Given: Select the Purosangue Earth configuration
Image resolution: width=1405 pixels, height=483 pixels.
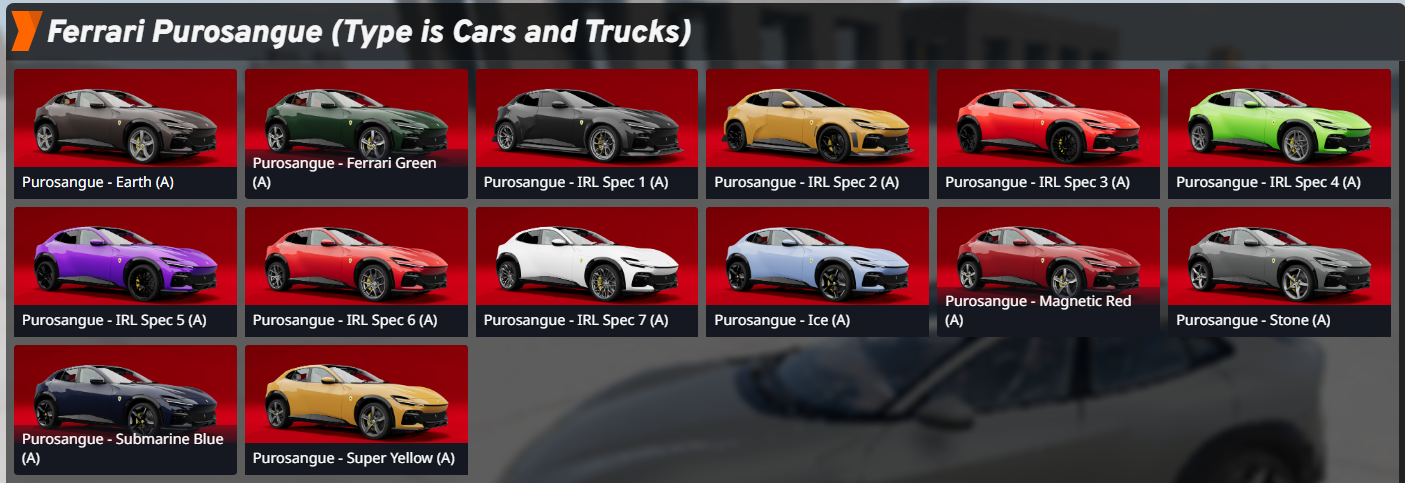Looking at the screenshot, I should coord(125,132).
